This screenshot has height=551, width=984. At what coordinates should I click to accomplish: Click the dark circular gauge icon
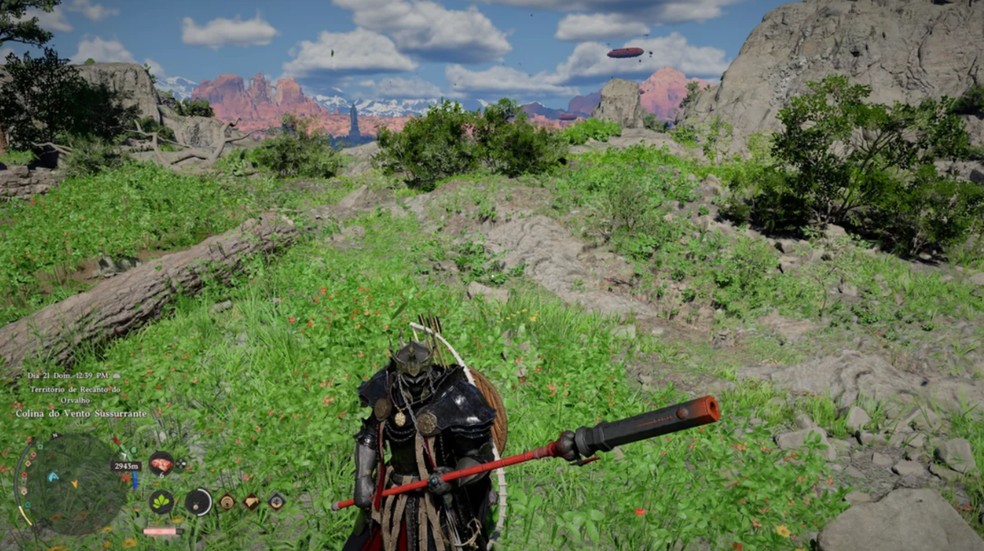coord(198,501)
